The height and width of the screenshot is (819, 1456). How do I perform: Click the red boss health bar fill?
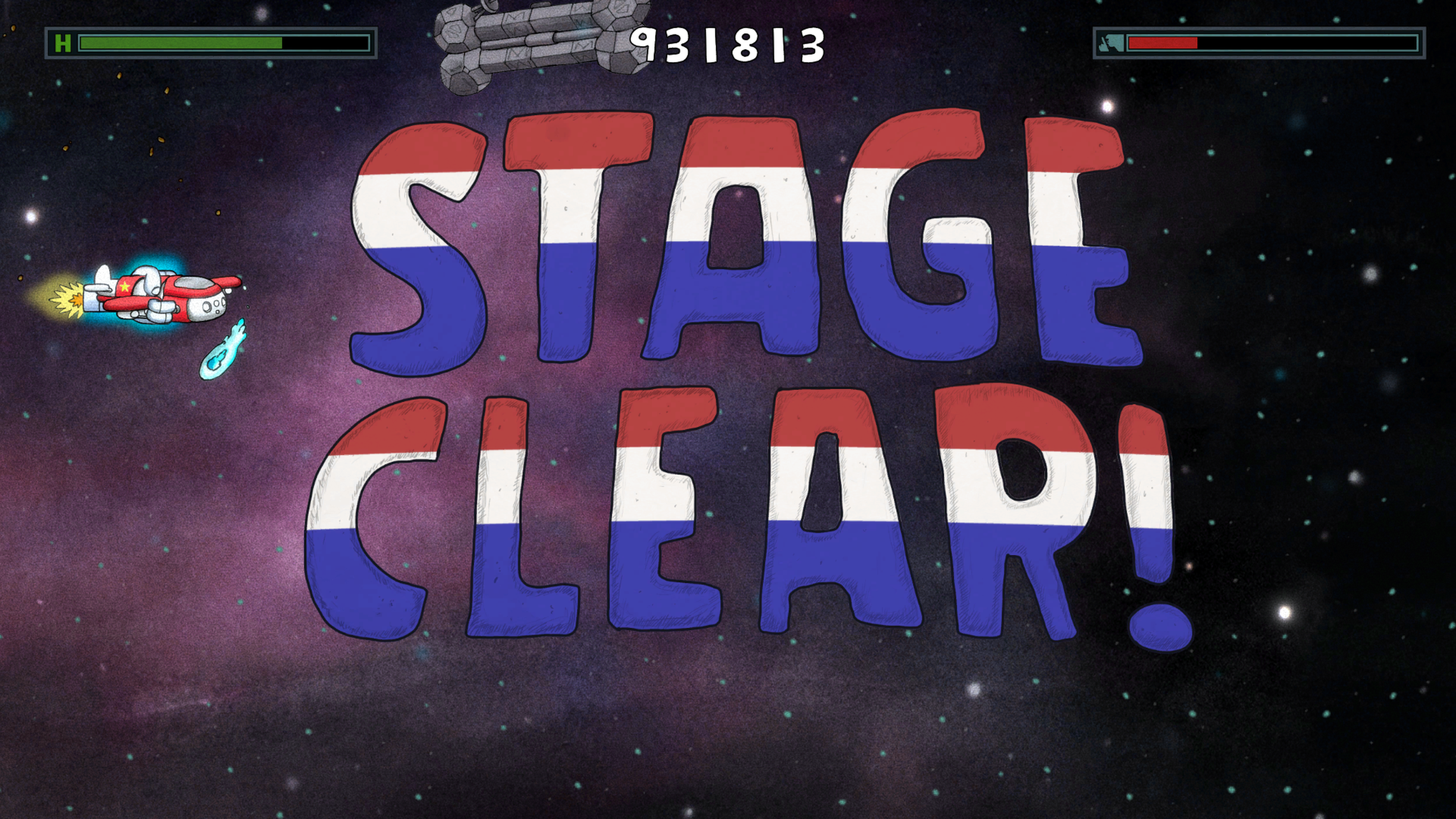point(1164,43)
